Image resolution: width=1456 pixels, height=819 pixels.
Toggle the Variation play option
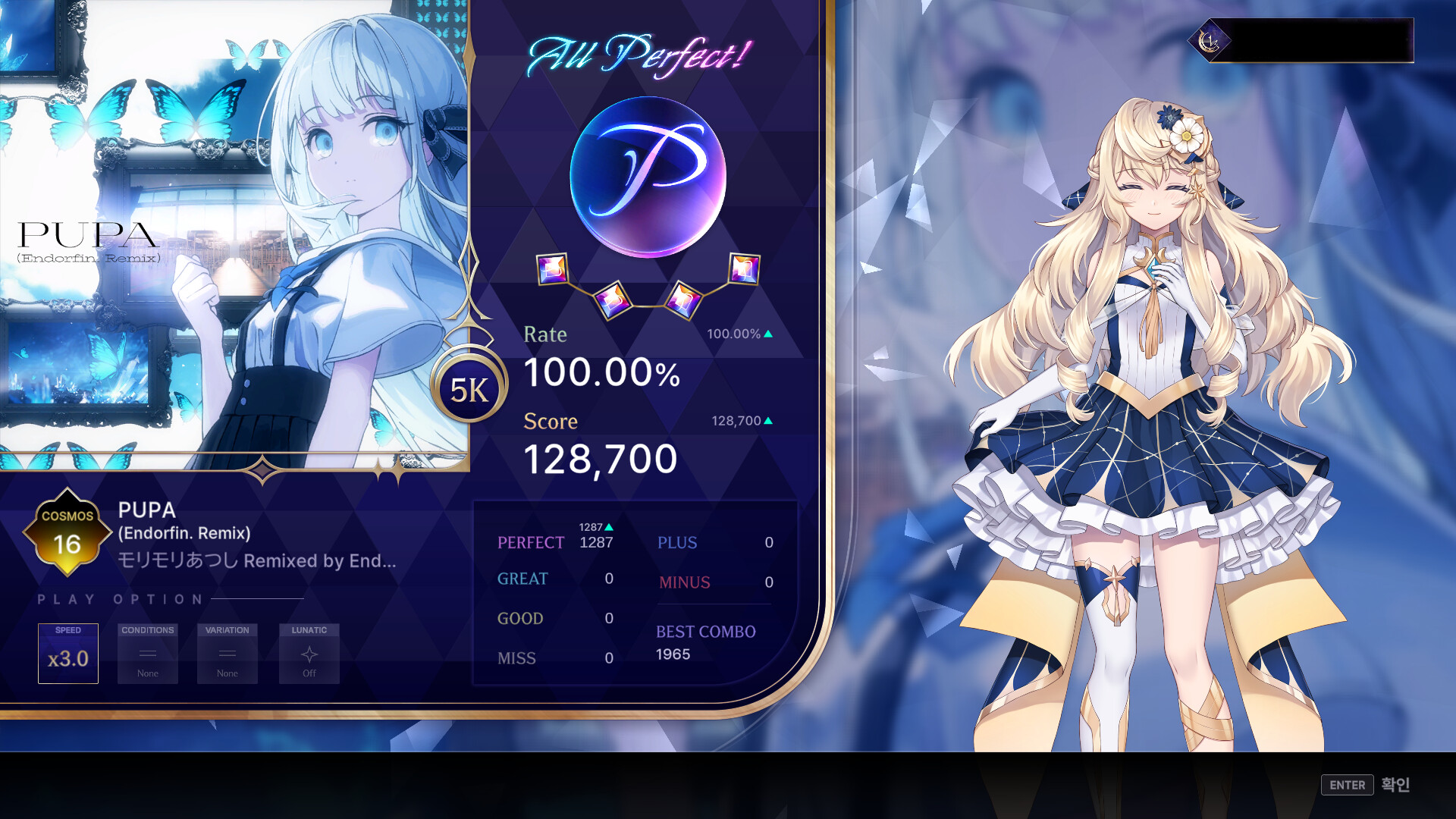227,654
